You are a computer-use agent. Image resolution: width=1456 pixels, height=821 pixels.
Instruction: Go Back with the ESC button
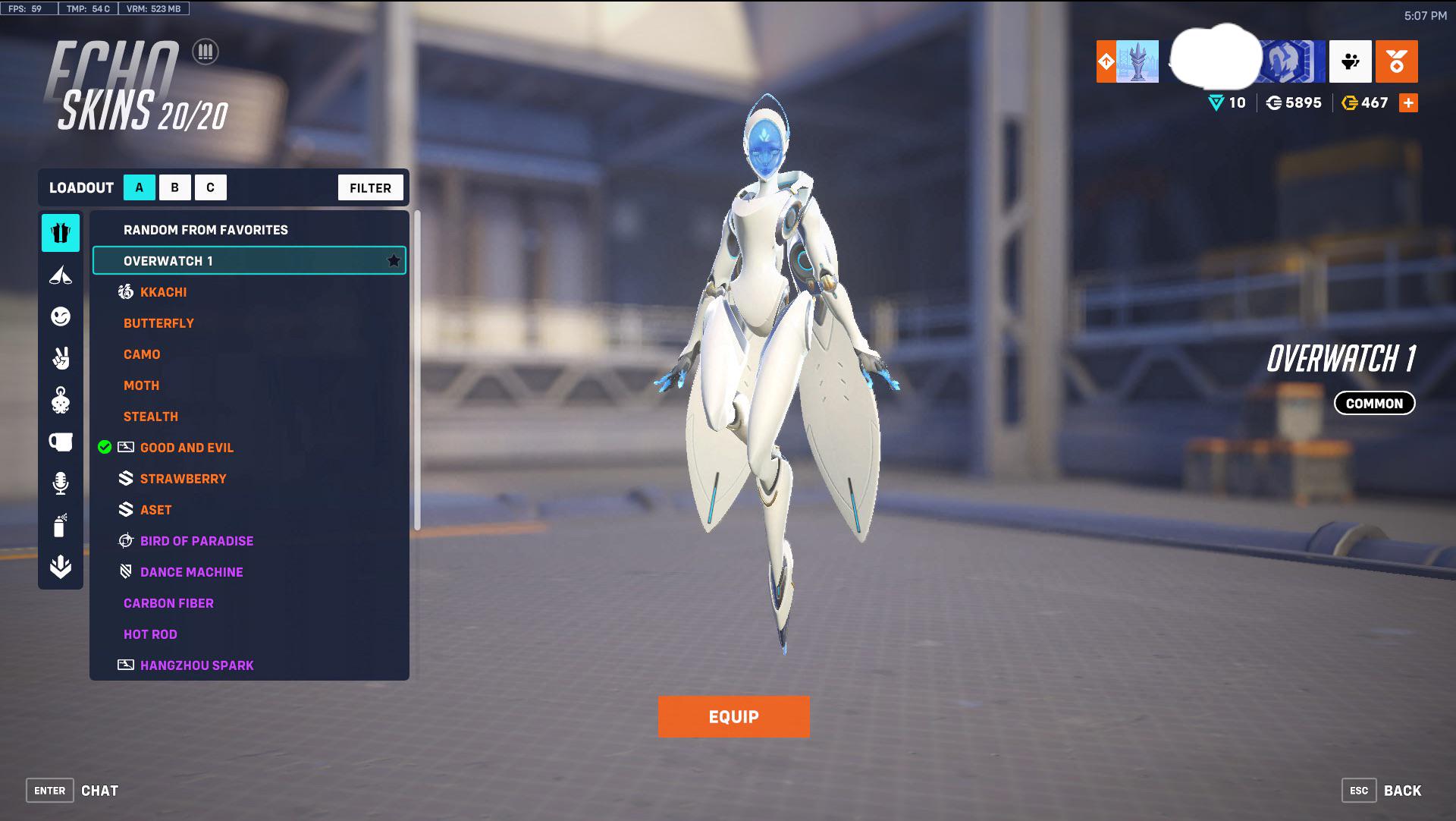pyautogui.click(x=1358, y=790)
